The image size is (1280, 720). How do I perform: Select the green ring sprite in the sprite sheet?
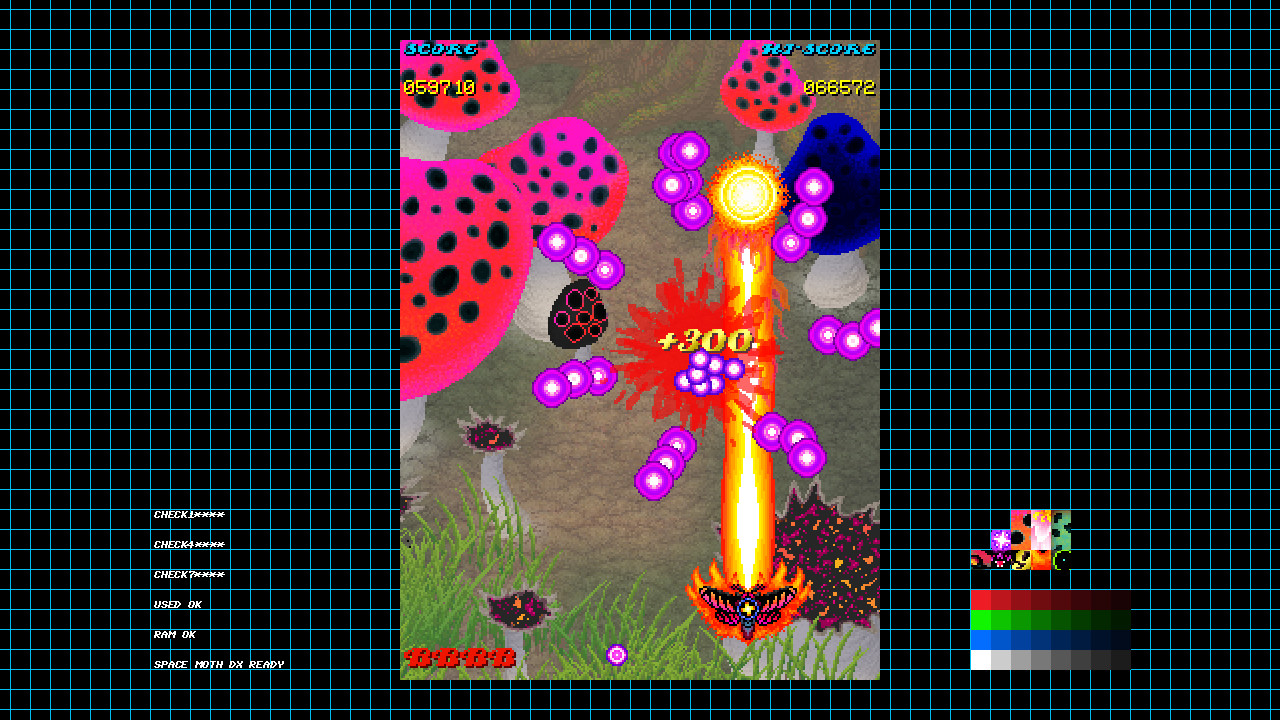1061,561
